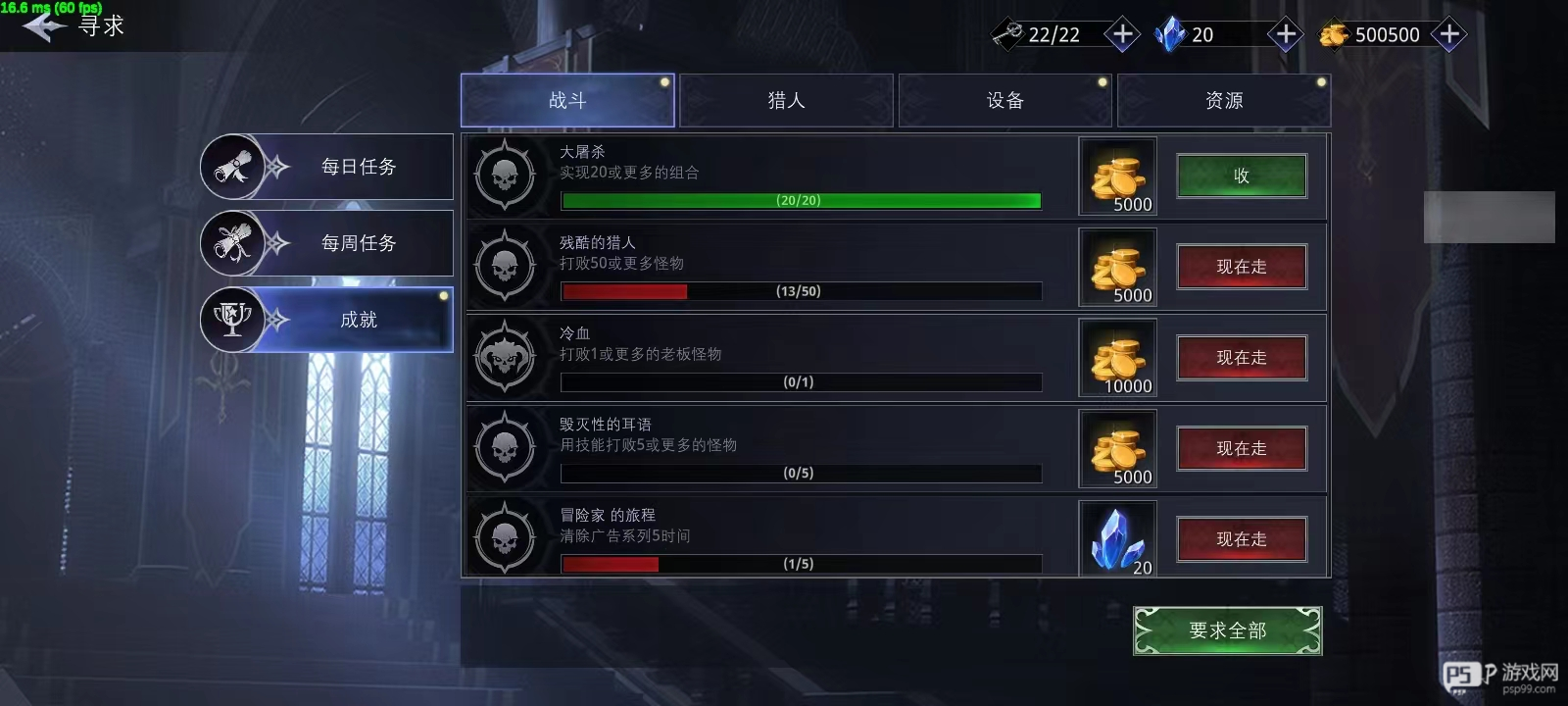Switch to the 猎人 tab
Image resolution: width=1568 pixels, height=706 pixels.
[785, 99]
